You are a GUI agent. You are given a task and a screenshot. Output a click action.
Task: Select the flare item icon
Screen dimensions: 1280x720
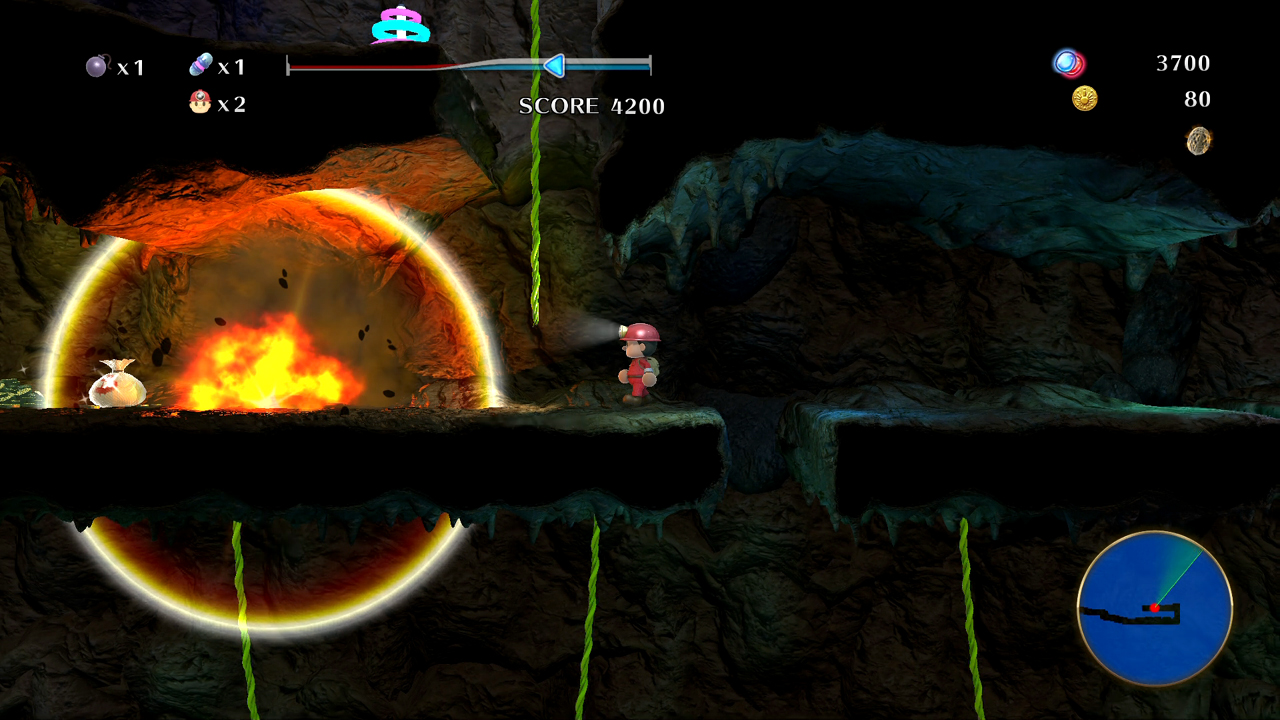click(200, 66)
